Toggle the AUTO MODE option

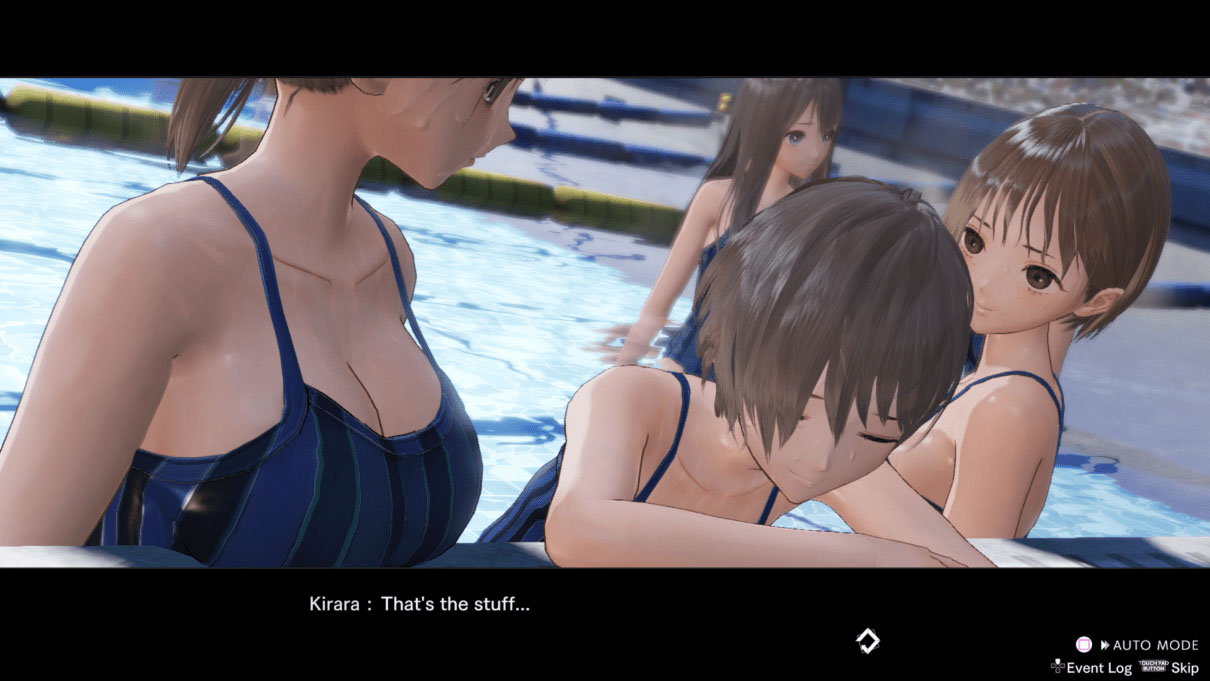pos(1148,646)
